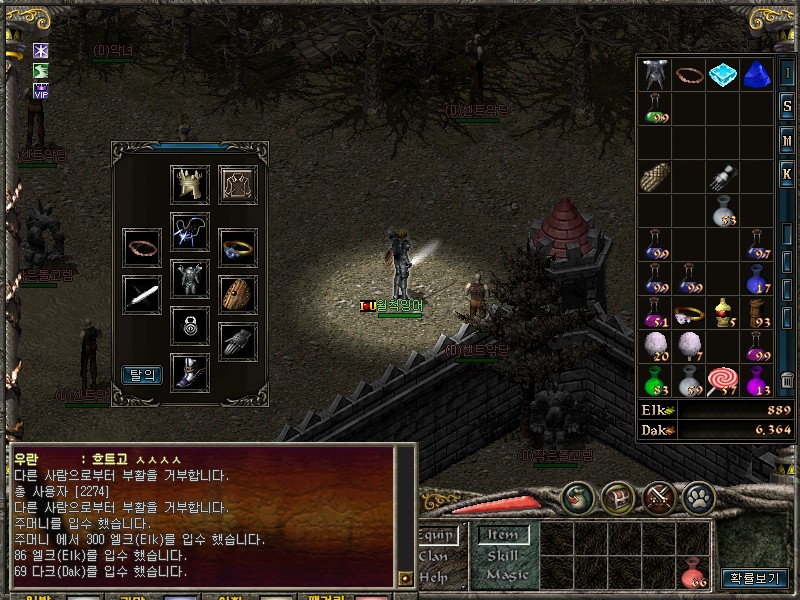Click the trash can icon in inventory
Image resolution: width=800 pixels, height=600 pixels.
click(x=787, y=380)
